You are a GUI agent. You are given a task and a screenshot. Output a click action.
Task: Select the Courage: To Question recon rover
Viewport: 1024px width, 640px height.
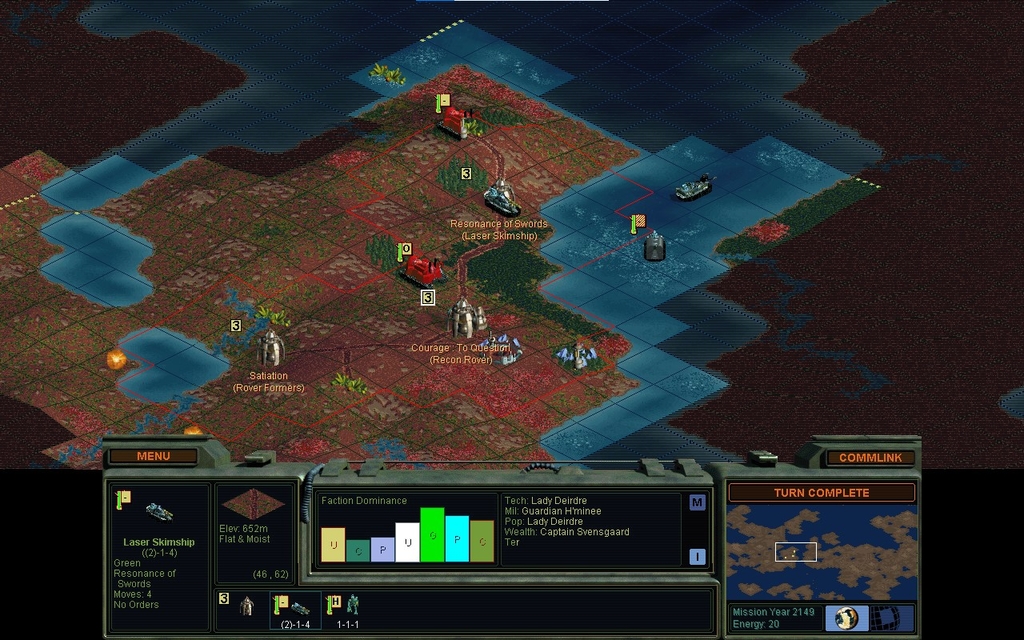tap(464, 318)
